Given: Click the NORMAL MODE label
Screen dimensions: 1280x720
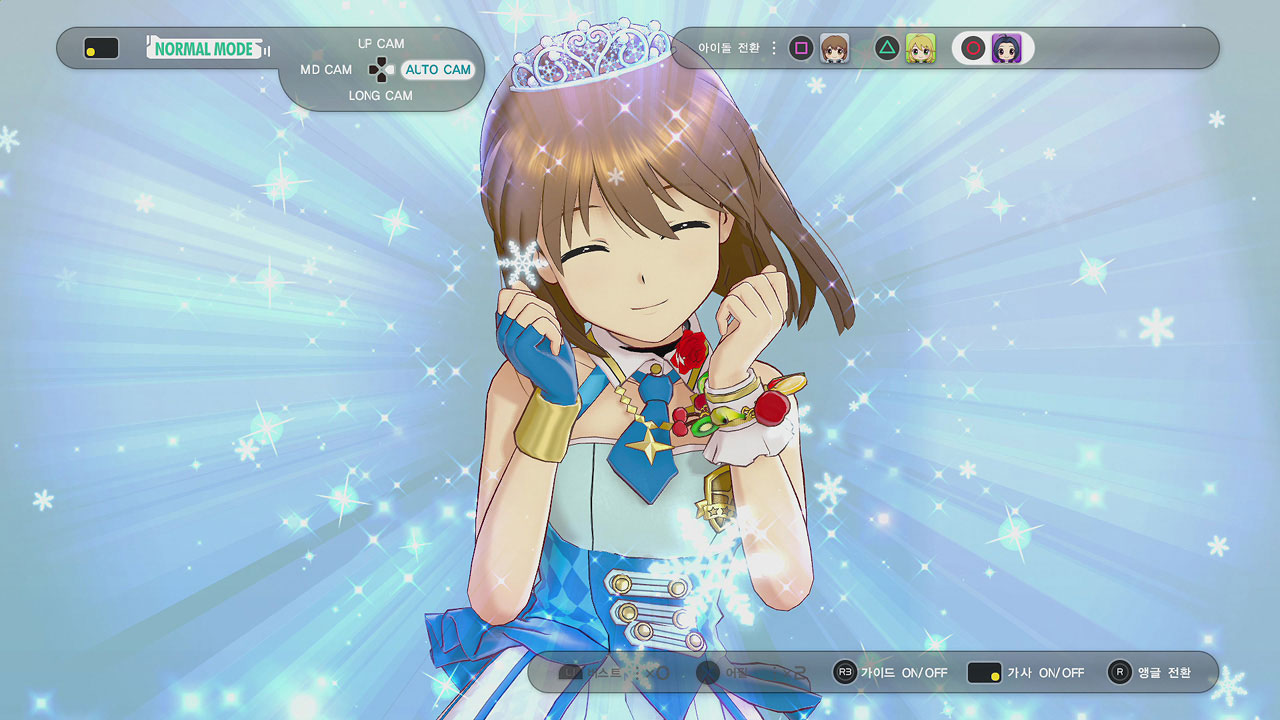Looking at the screenshot, I should (204, 48).
